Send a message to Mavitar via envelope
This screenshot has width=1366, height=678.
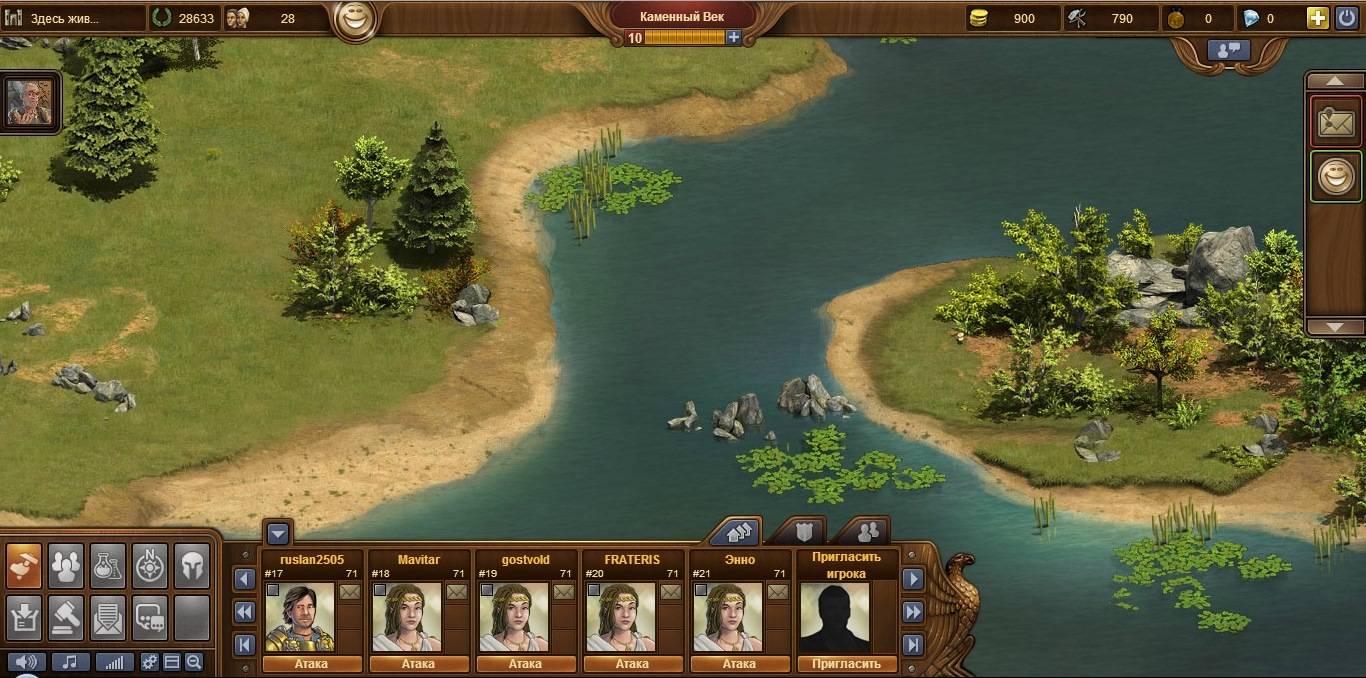tap(456, 591)
